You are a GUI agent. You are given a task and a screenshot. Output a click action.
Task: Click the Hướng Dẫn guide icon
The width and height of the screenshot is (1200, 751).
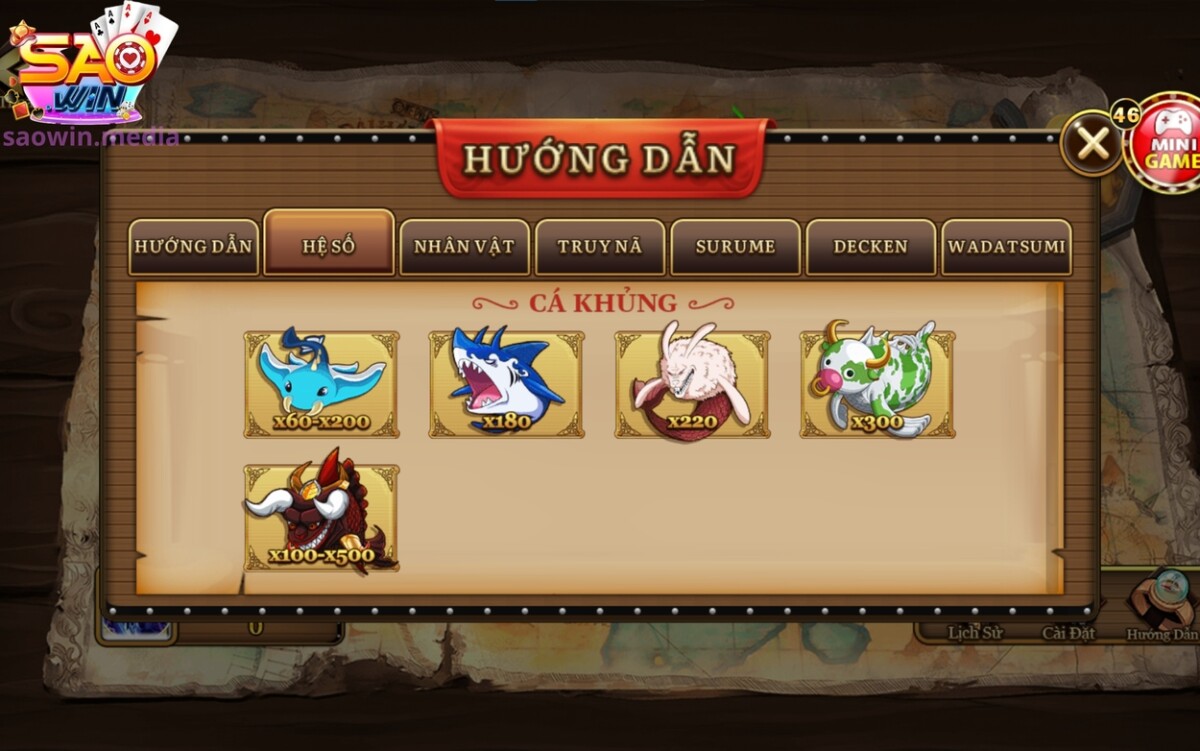(x=1162, y=607)
